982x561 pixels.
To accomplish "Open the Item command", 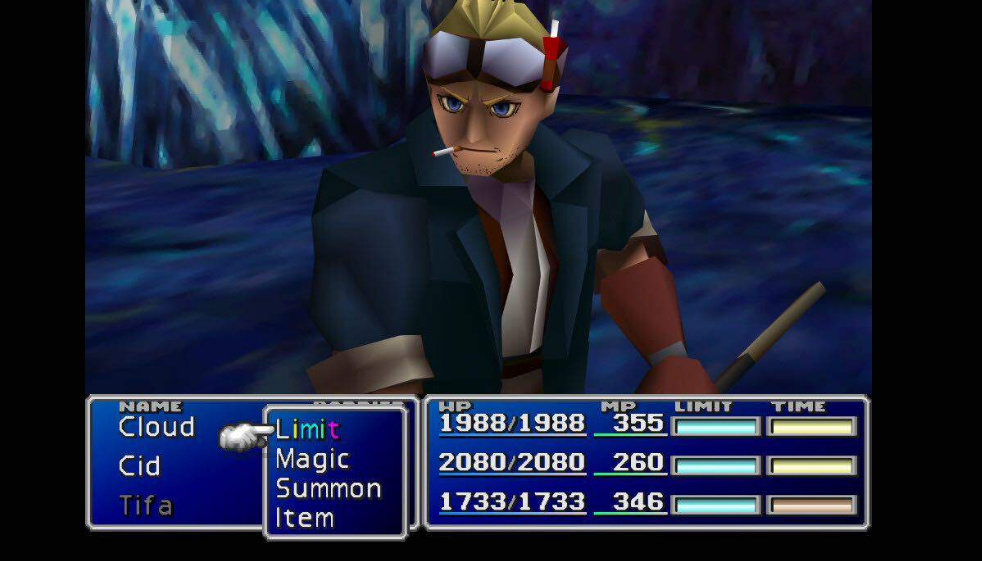I will point(304,518).
